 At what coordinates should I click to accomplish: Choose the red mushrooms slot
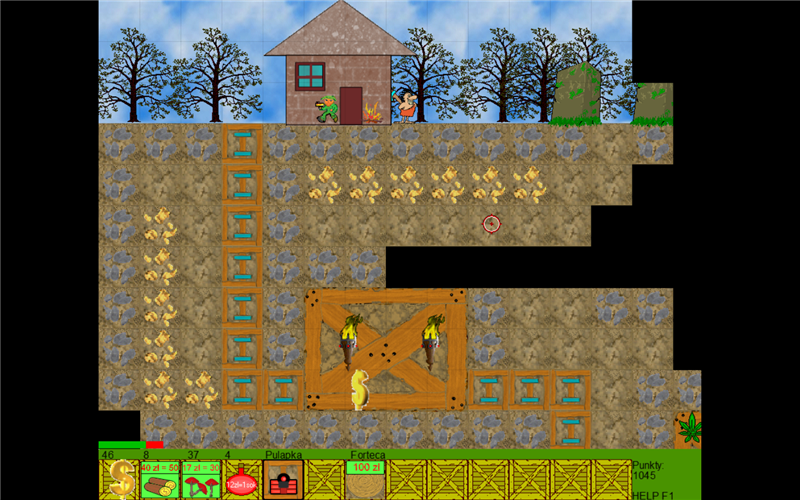click(201, 479)
